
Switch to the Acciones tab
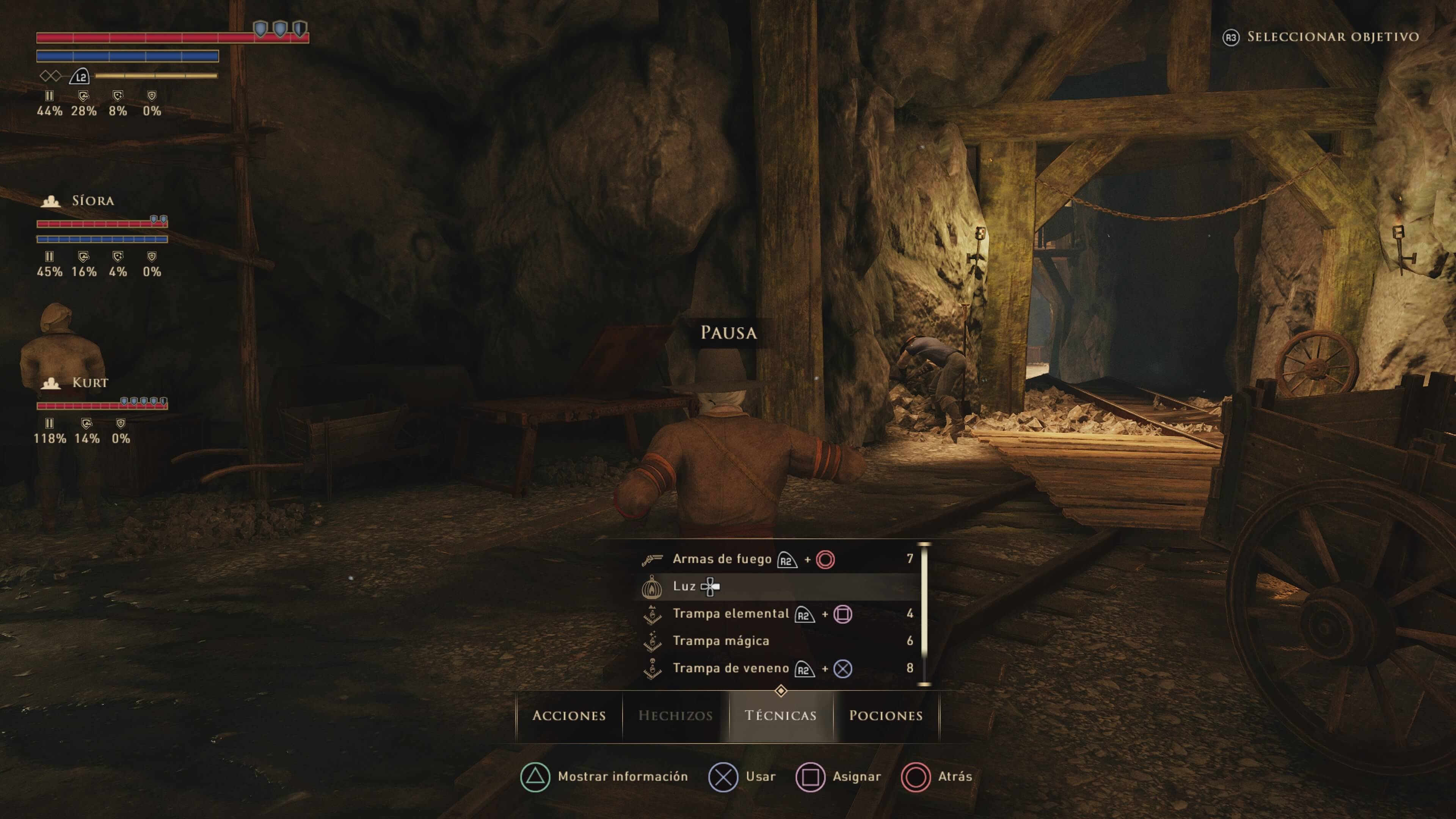pyautogui.click(x=569, y=715)
